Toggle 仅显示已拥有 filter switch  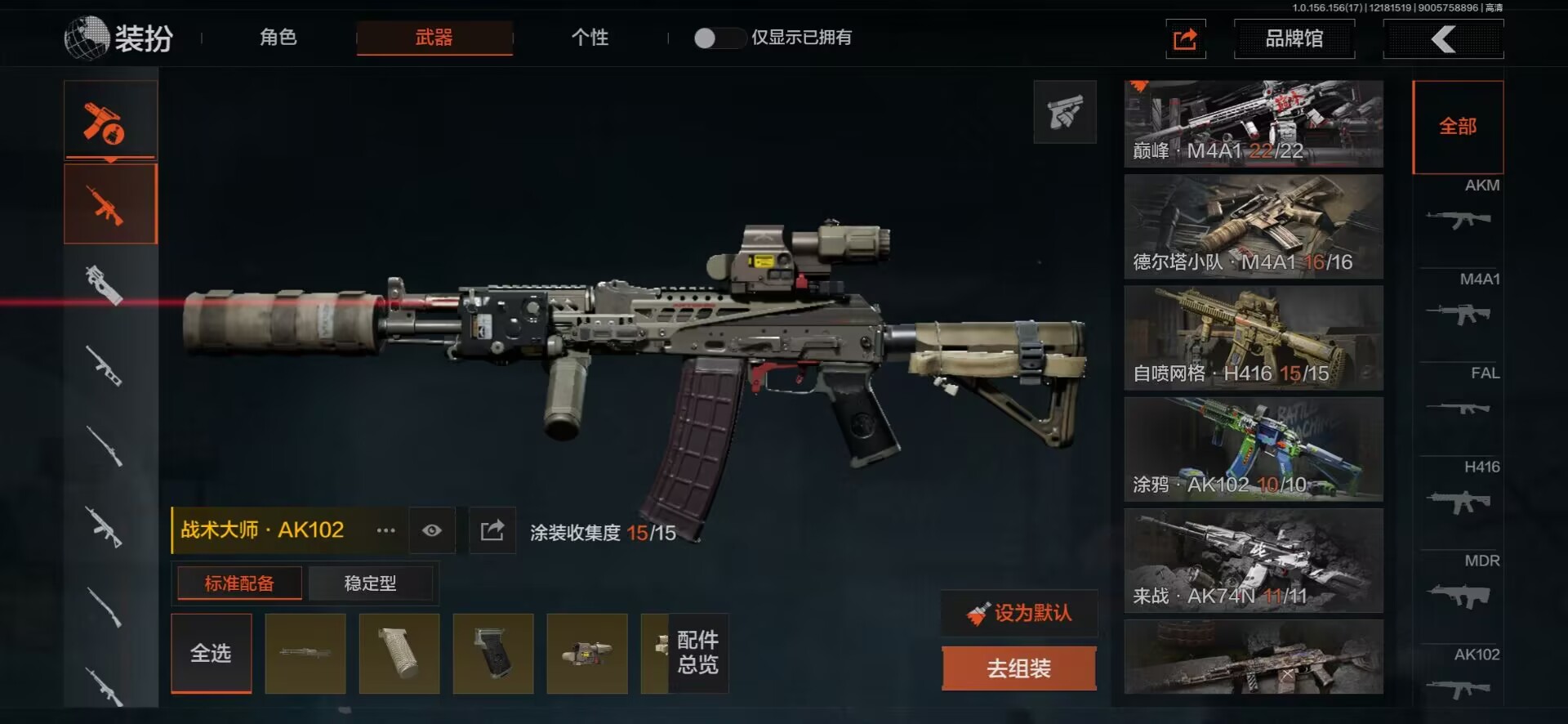716,38
